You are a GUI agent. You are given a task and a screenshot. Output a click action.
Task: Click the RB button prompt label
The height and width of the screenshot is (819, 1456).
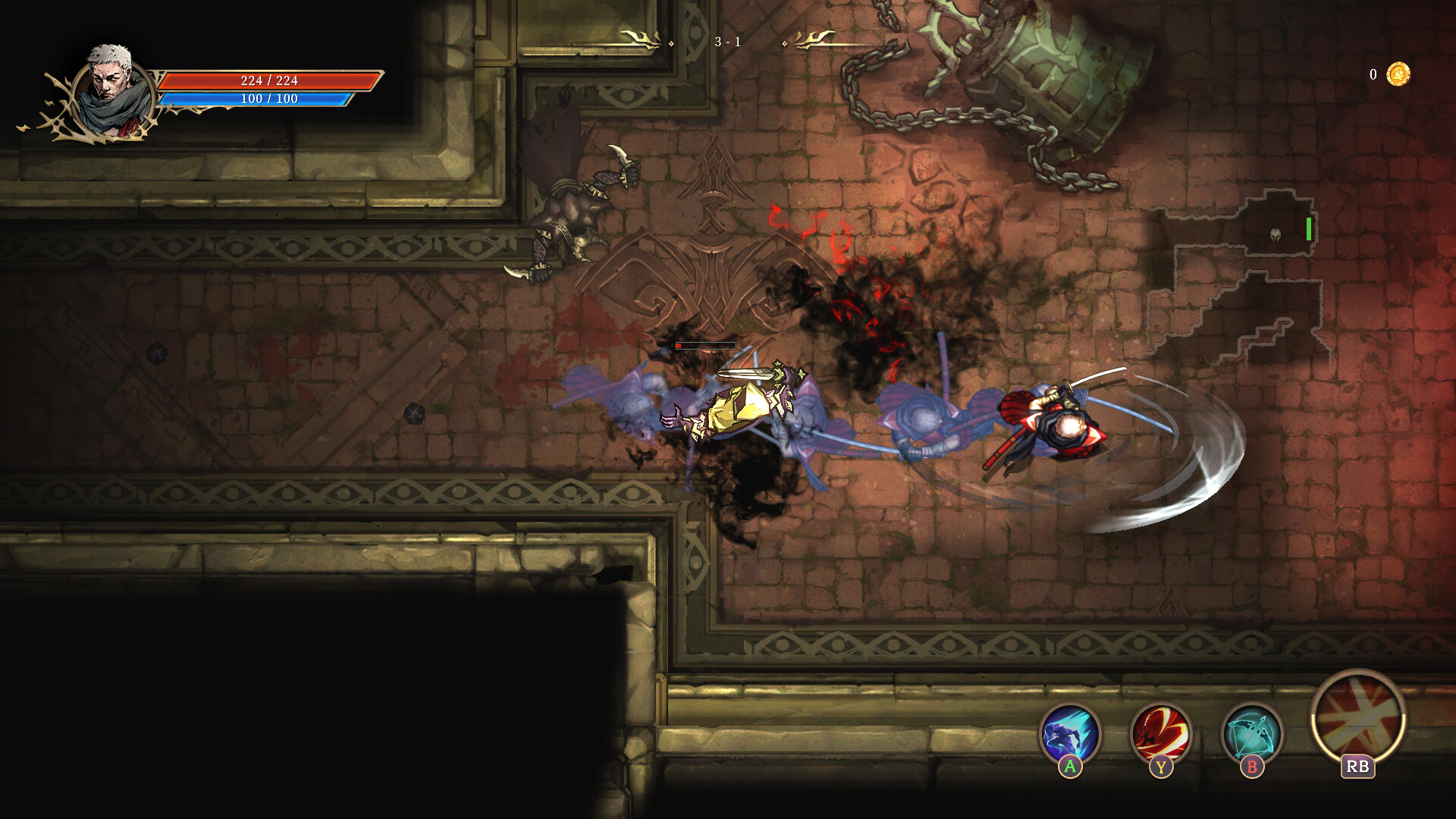pyautogui.click(x=1357, y=766)
